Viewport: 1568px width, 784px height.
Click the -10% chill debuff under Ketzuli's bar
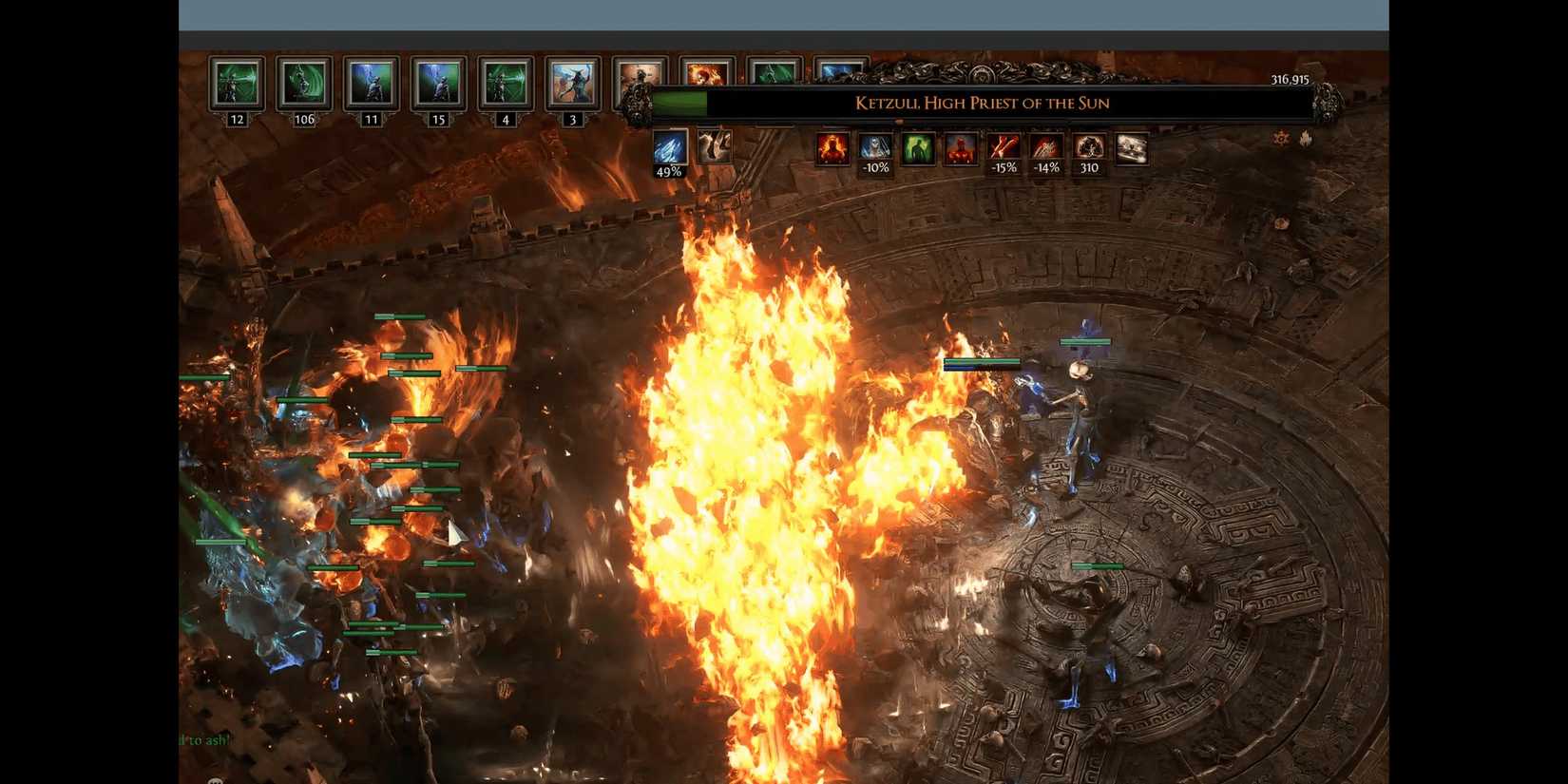(875, 150)
